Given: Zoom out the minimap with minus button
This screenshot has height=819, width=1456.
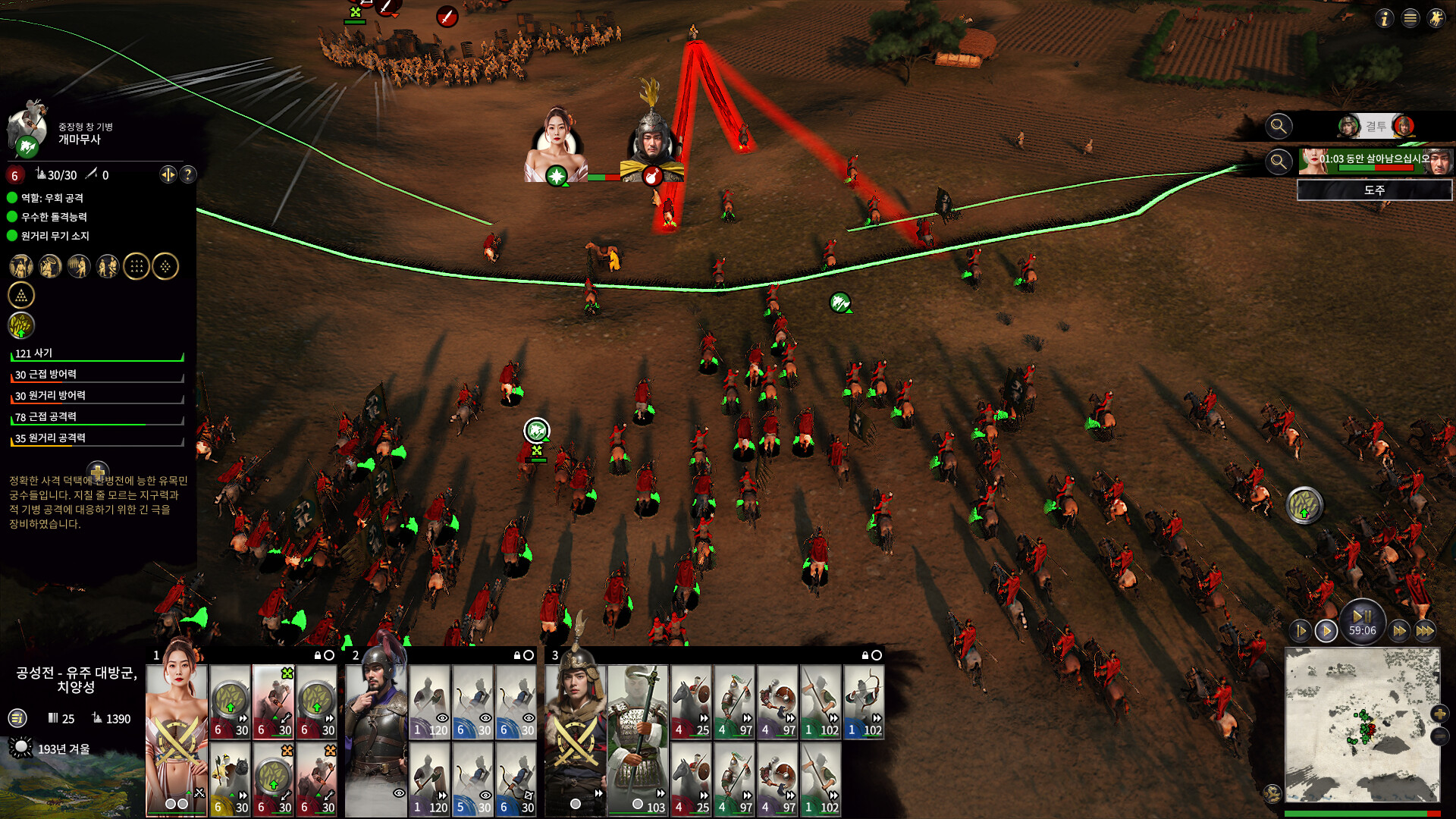Looking at the screenshot, I should point(1439,736).
